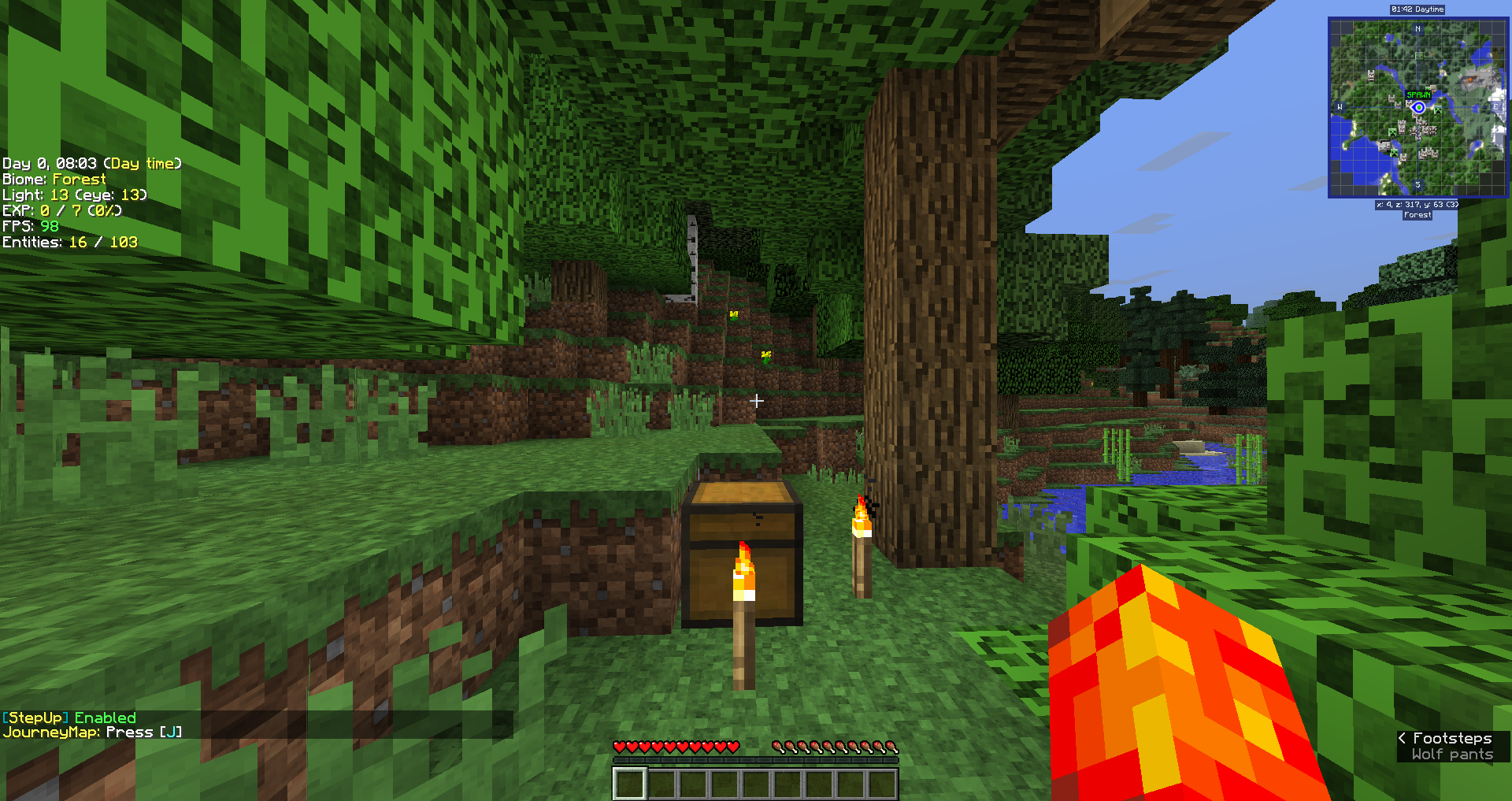Select the first hotbar slot
This screenshot has width=1512, height=801.
628,782
